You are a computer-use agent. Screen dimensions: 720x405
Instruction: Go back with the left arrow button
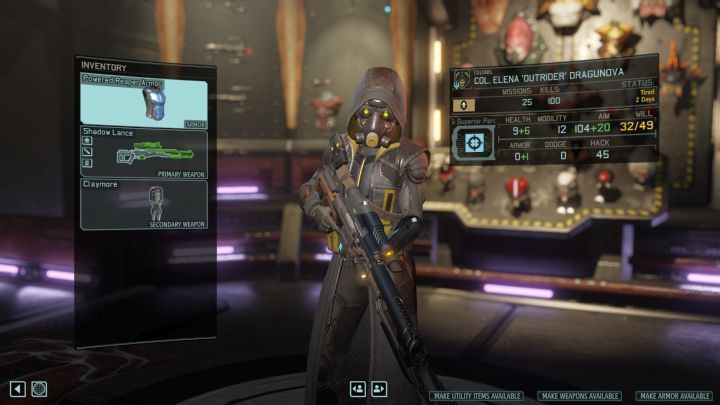18,388
